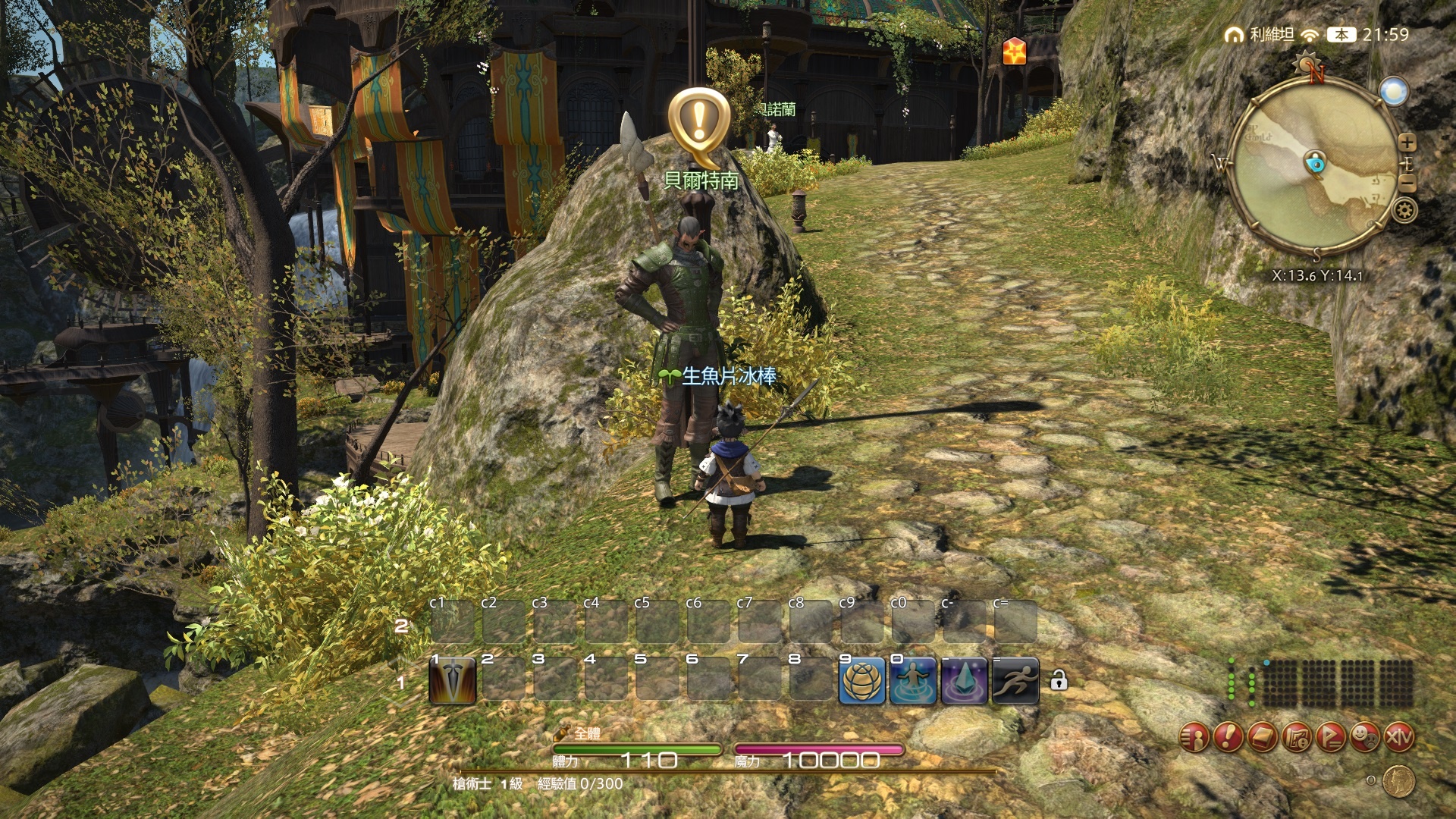Image resolution: width=1456 pixels, height=819 pixels.
Task: Open minimap settings gear
Action: tap(1404, 210)
